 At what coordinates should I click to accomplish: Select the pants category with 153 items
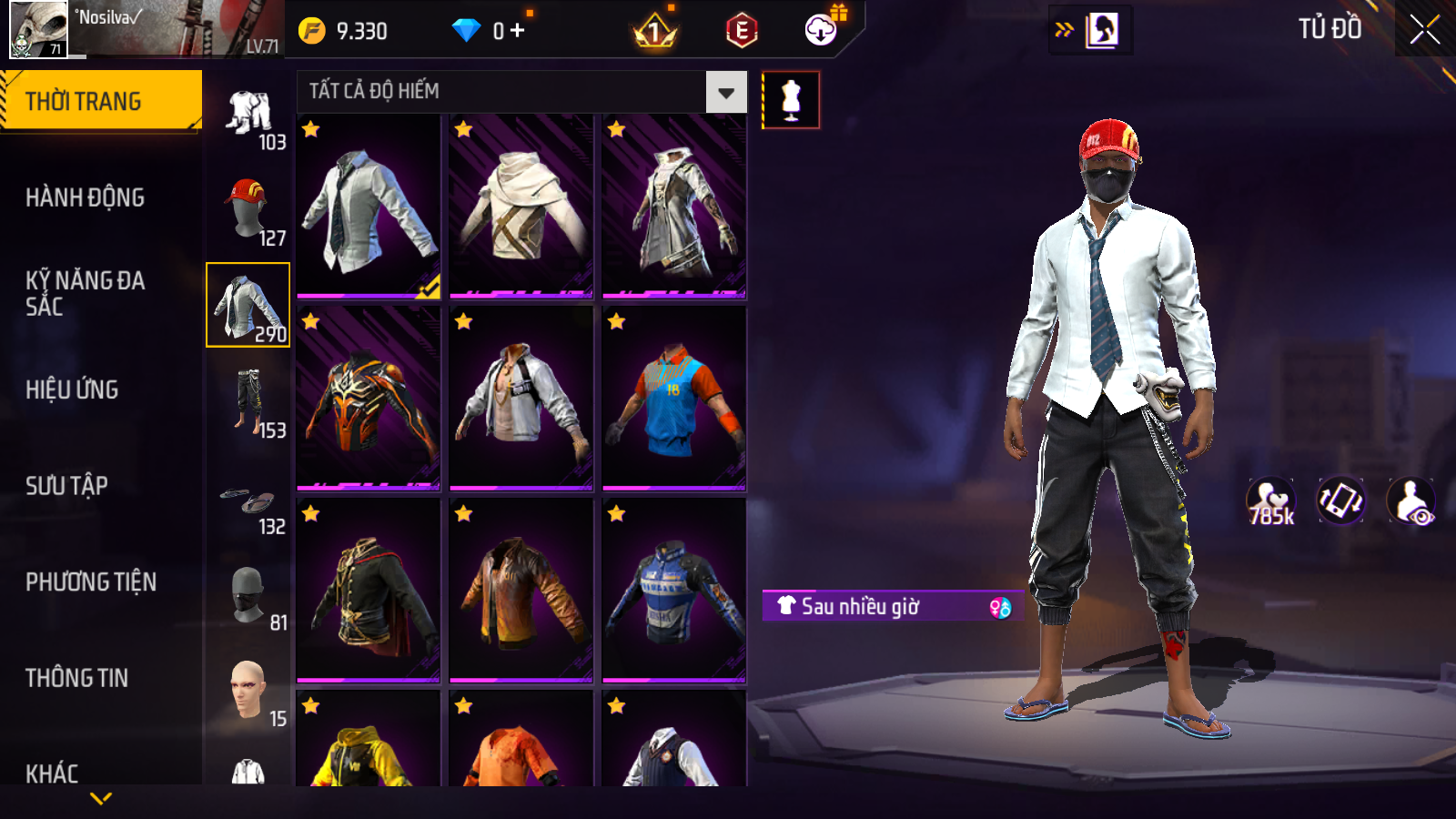[248, 401]
